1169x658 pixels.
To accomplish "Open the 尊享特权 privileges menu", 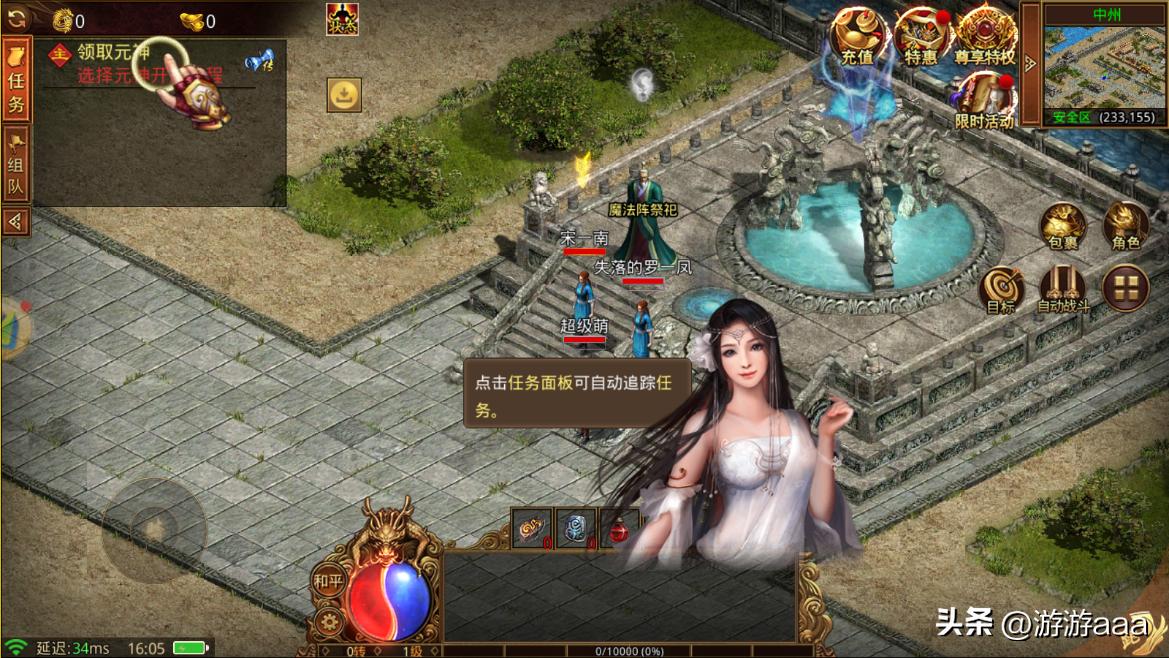I will click(x=985, y=37).
